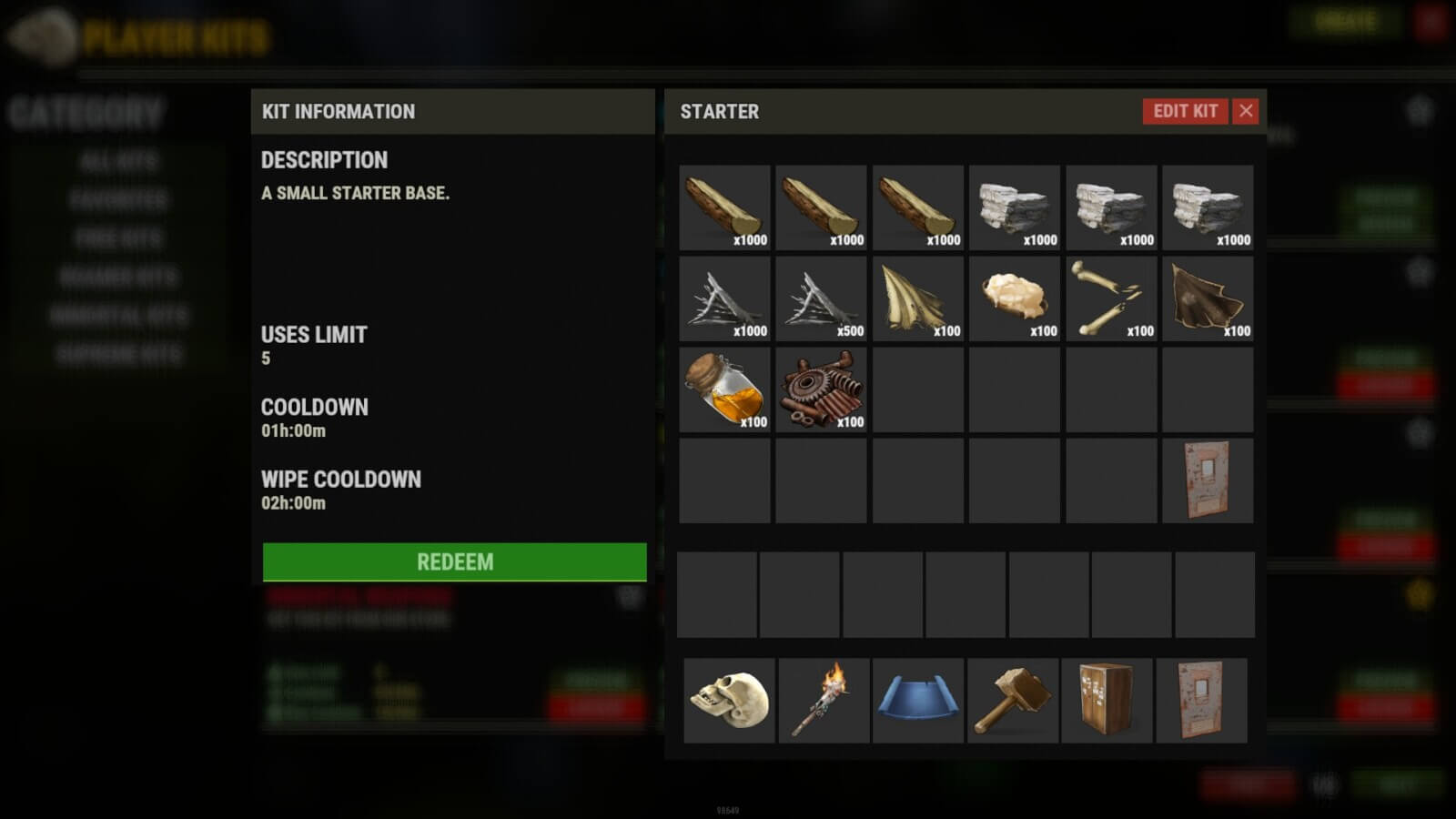Open the Edit Kit editor

(x=1185, y=111)
